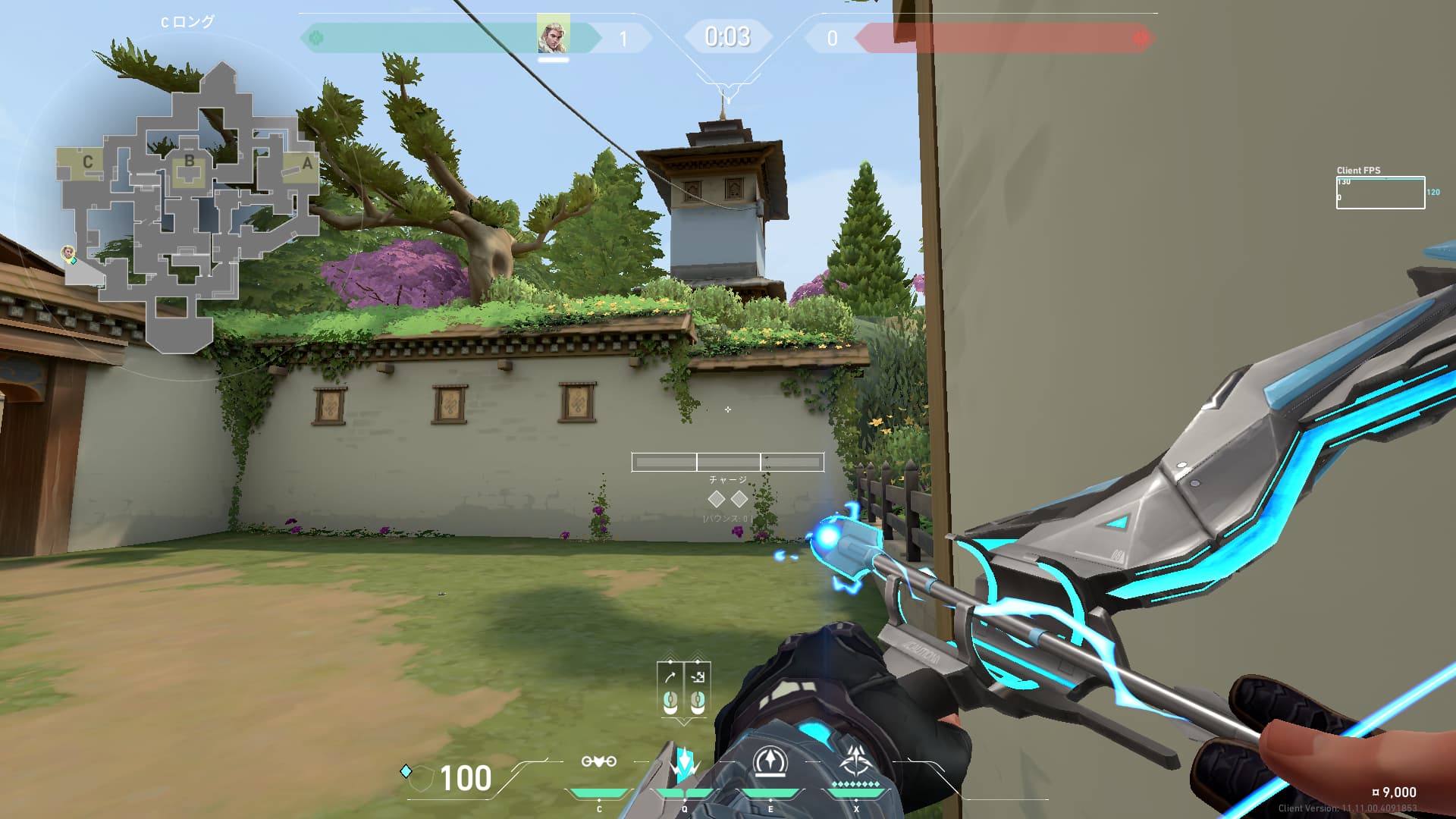Click the player marker on the minimap
1456x819 pixels.
[68, 252]
